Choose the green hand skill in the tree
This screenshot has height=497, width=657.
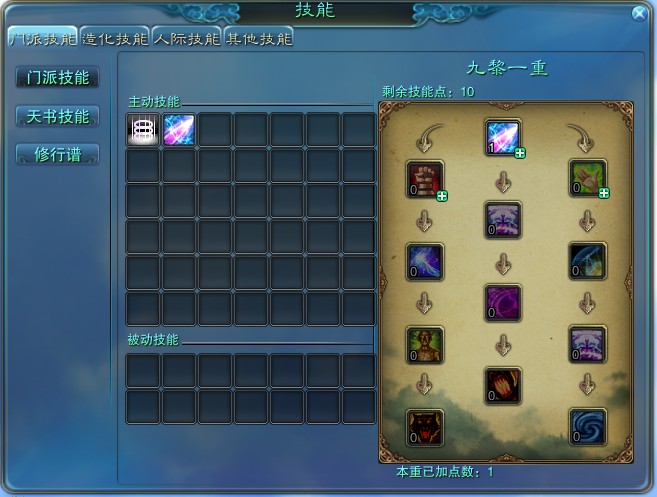(587, 177)
